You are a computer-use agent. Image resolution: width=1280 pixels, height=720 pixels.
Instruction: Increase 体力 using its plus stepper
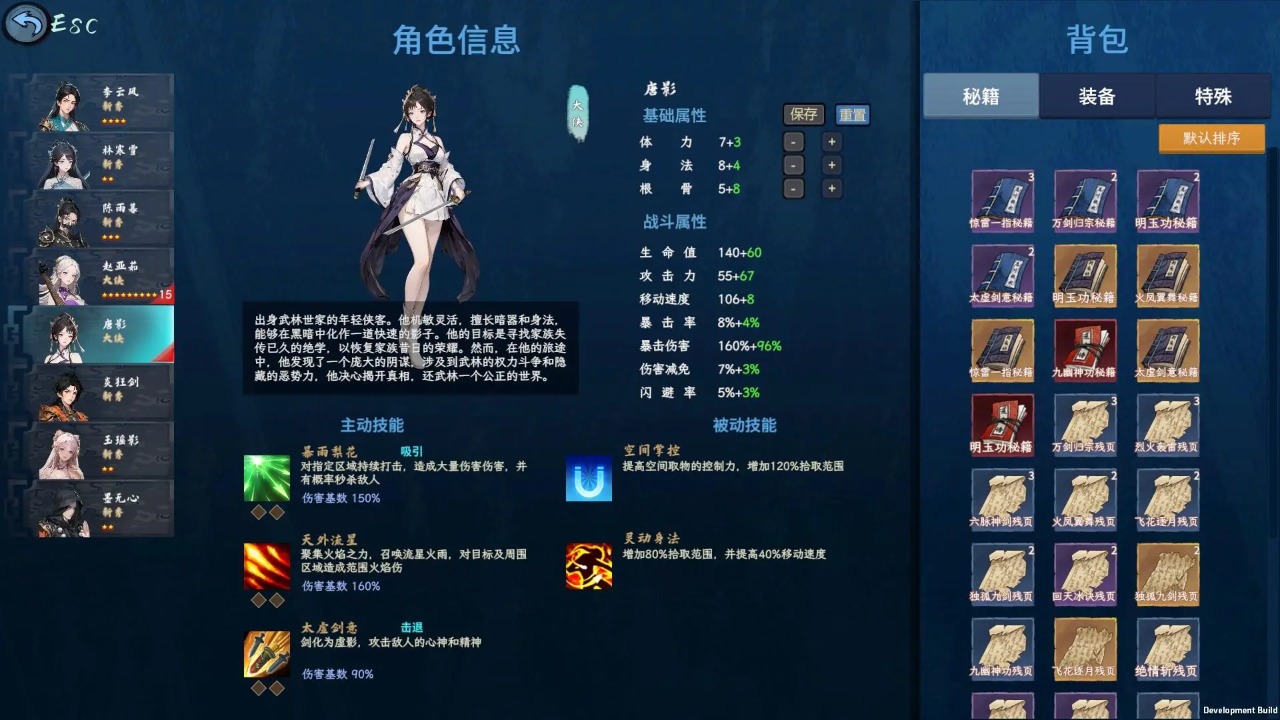[x=832, y=141]
